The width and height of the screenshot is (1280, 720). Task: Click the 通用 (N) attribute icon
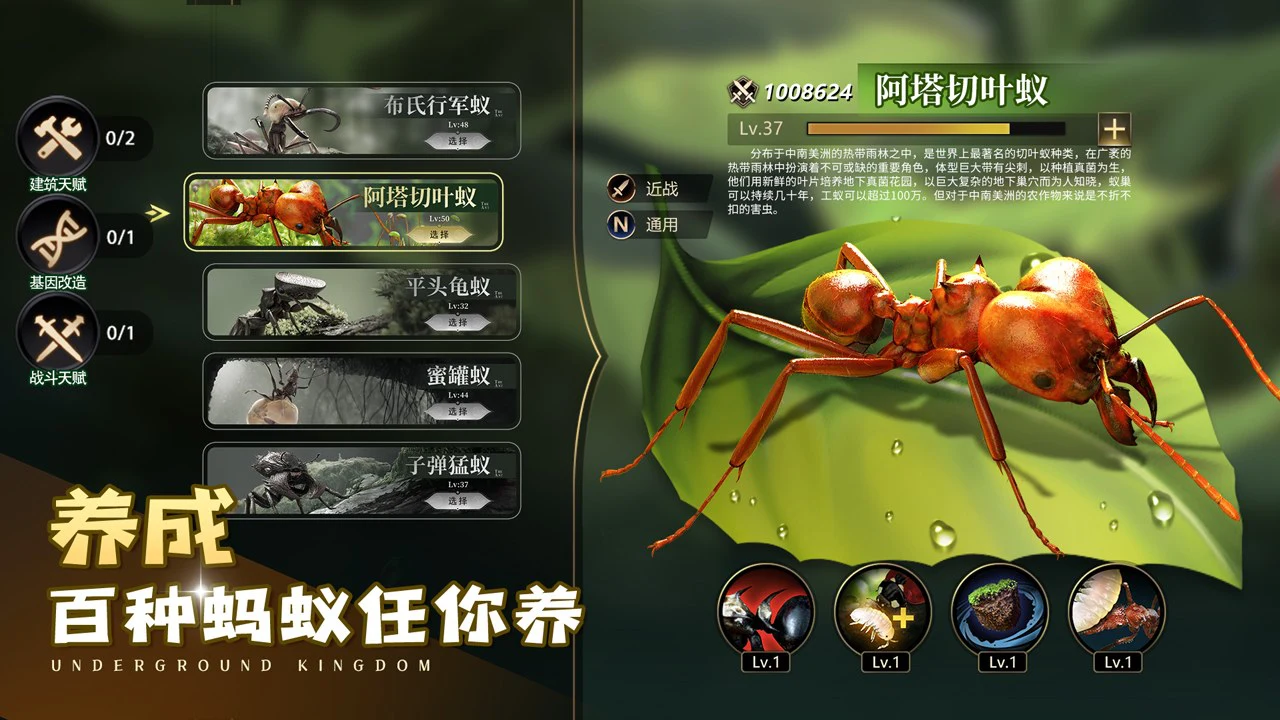(620, 225)
